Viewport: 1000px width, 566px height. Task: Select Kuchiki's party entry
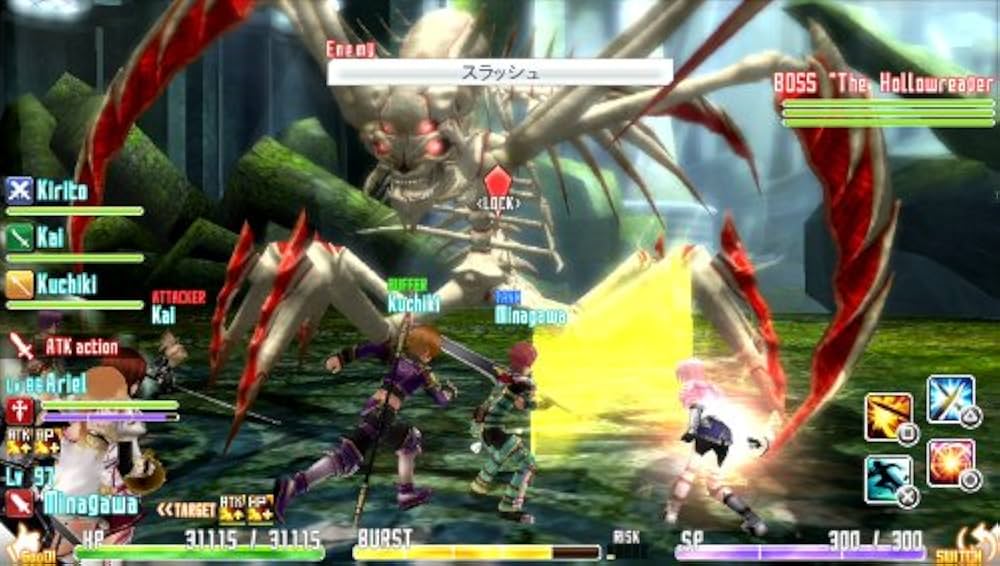52,284
